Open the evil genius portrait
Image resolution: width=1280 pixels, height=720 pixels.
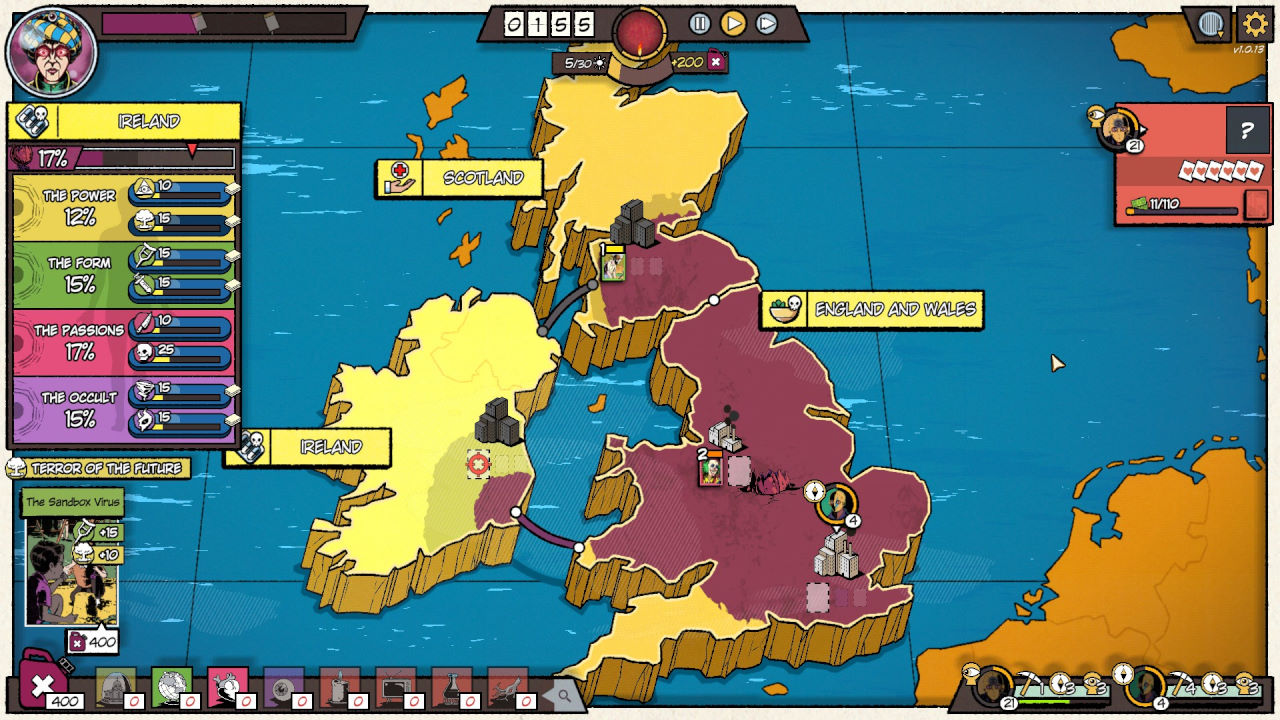[x=51, y=51]
